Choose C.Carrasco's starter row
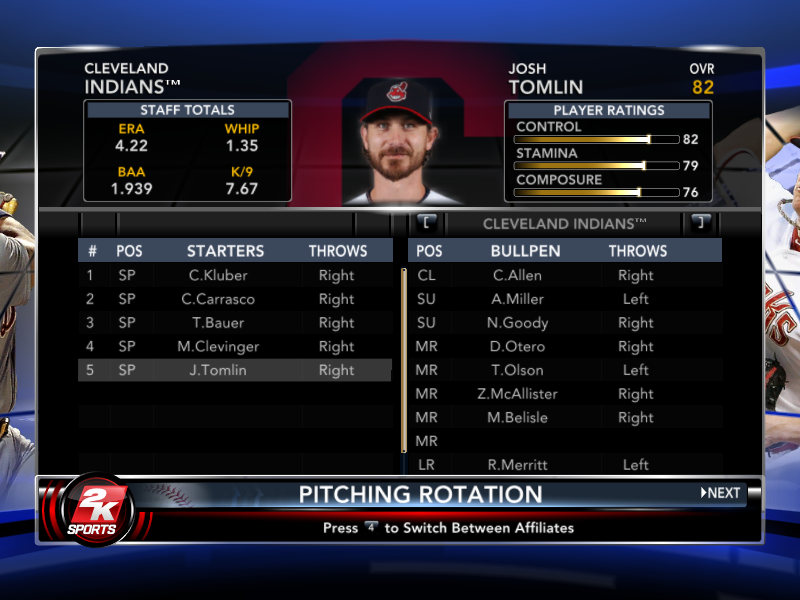The width and height of the screenshot is (800, 600). coord(218,299)
